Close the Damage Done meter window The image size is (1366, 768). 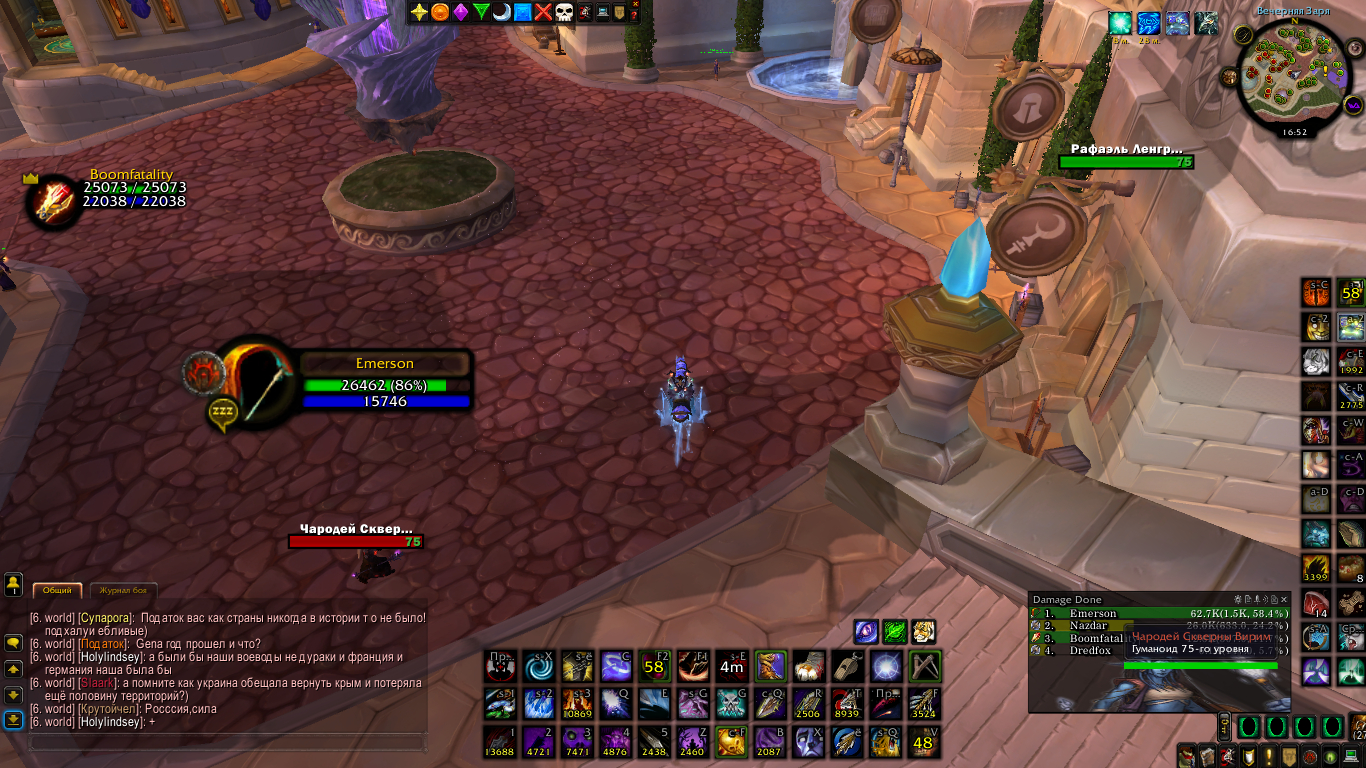1286,599
